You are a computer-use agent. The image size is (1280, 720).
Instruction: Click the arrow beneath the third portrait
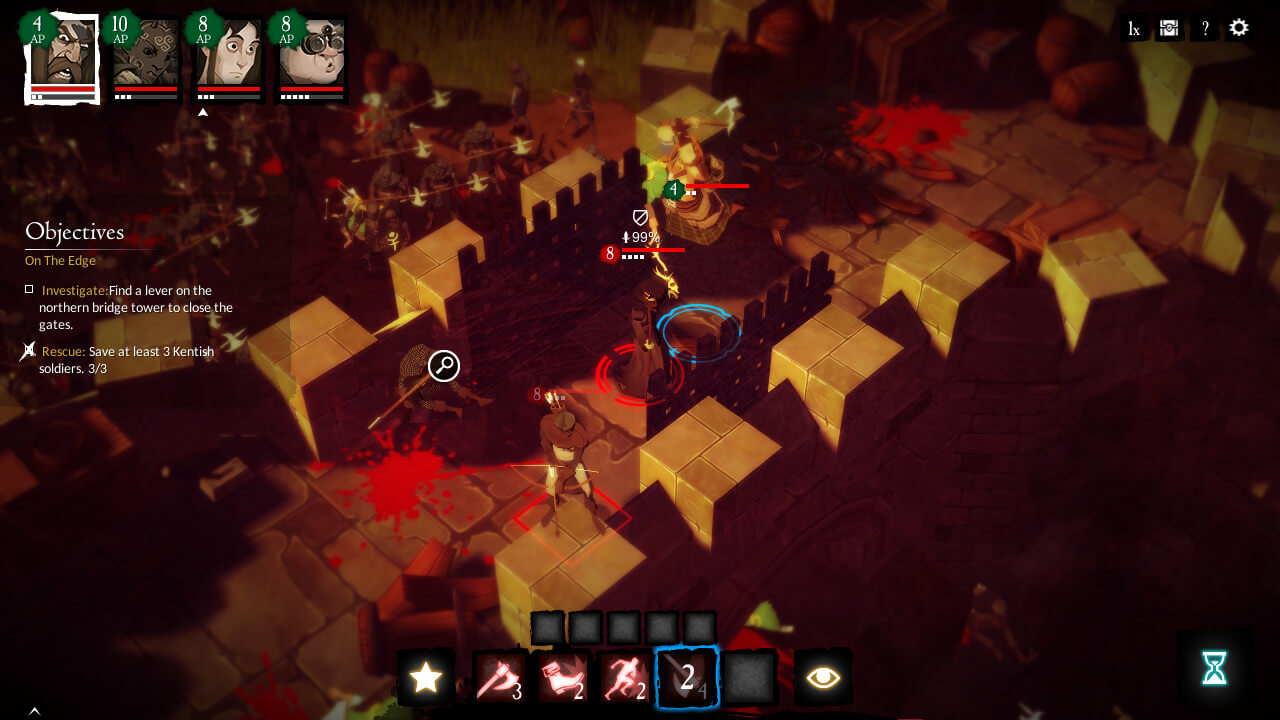203,112
